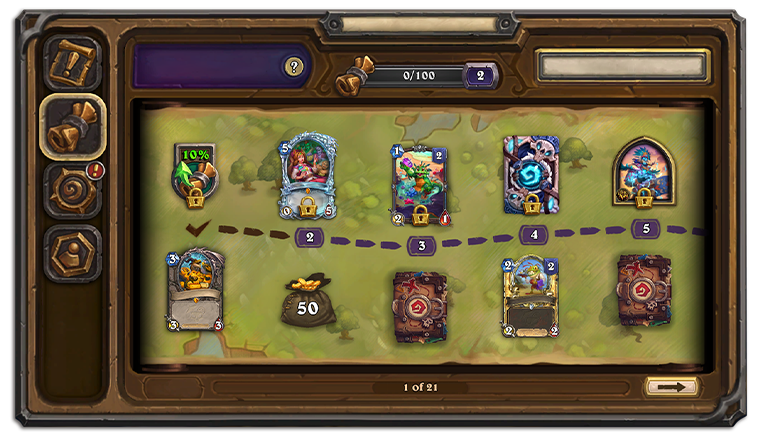The height and width of the screenshot is (438, 760).
Task: Open the quests tab with exclamation mark
Action: [74, 62]
